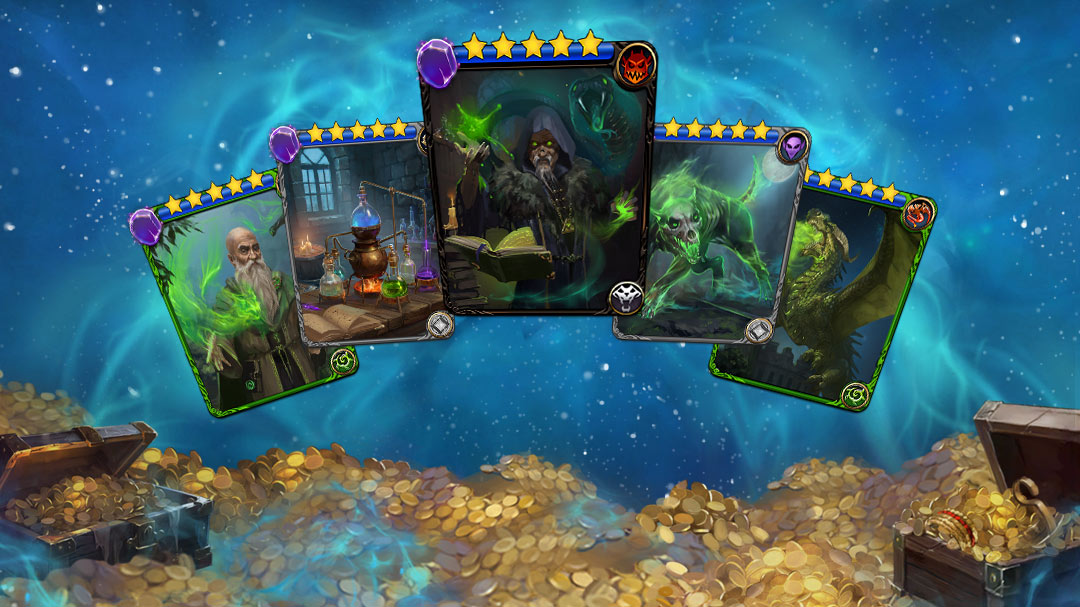The height and width of the screenshot is (607, 1080).
Task: Choose the alchemy lab potions card
Action: click(365, 240)
